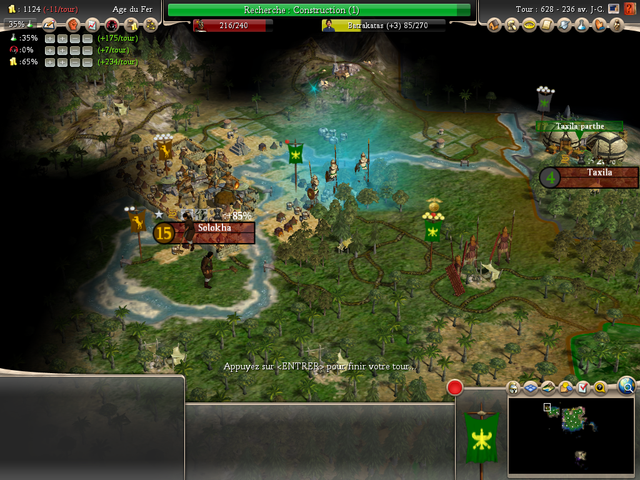640x480 pixels.
Task: Switch to globe view with magnifier globe
Action: (627, 385)
